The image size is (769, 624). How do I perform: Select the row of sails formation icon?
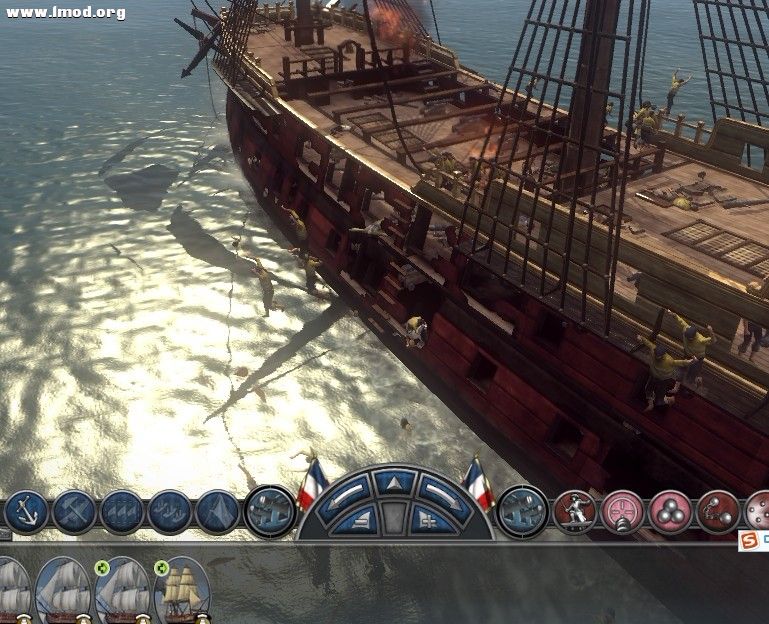(x=122, y=512)
